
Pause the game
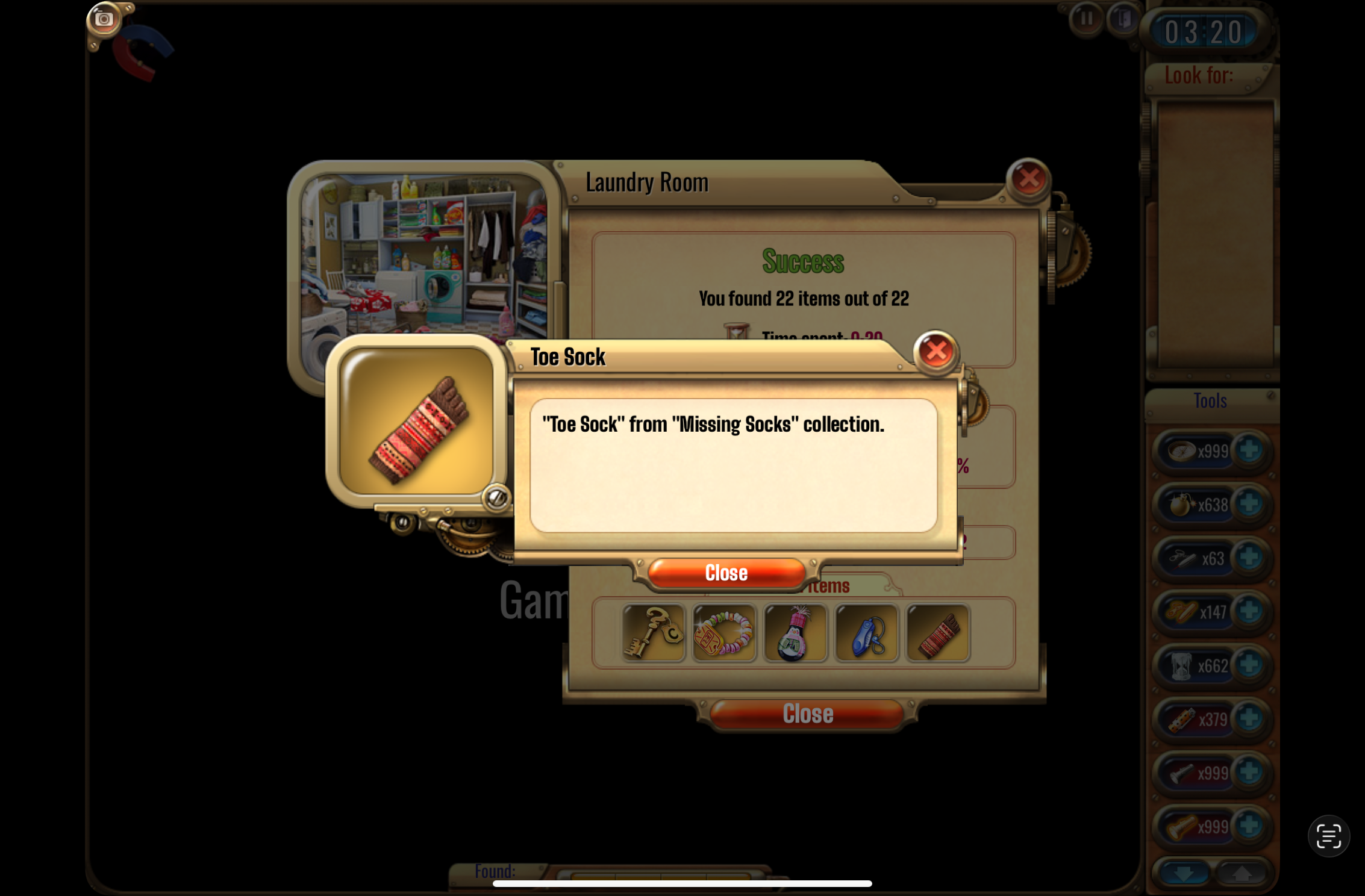pyautogui.click(x=1086, y=19)
